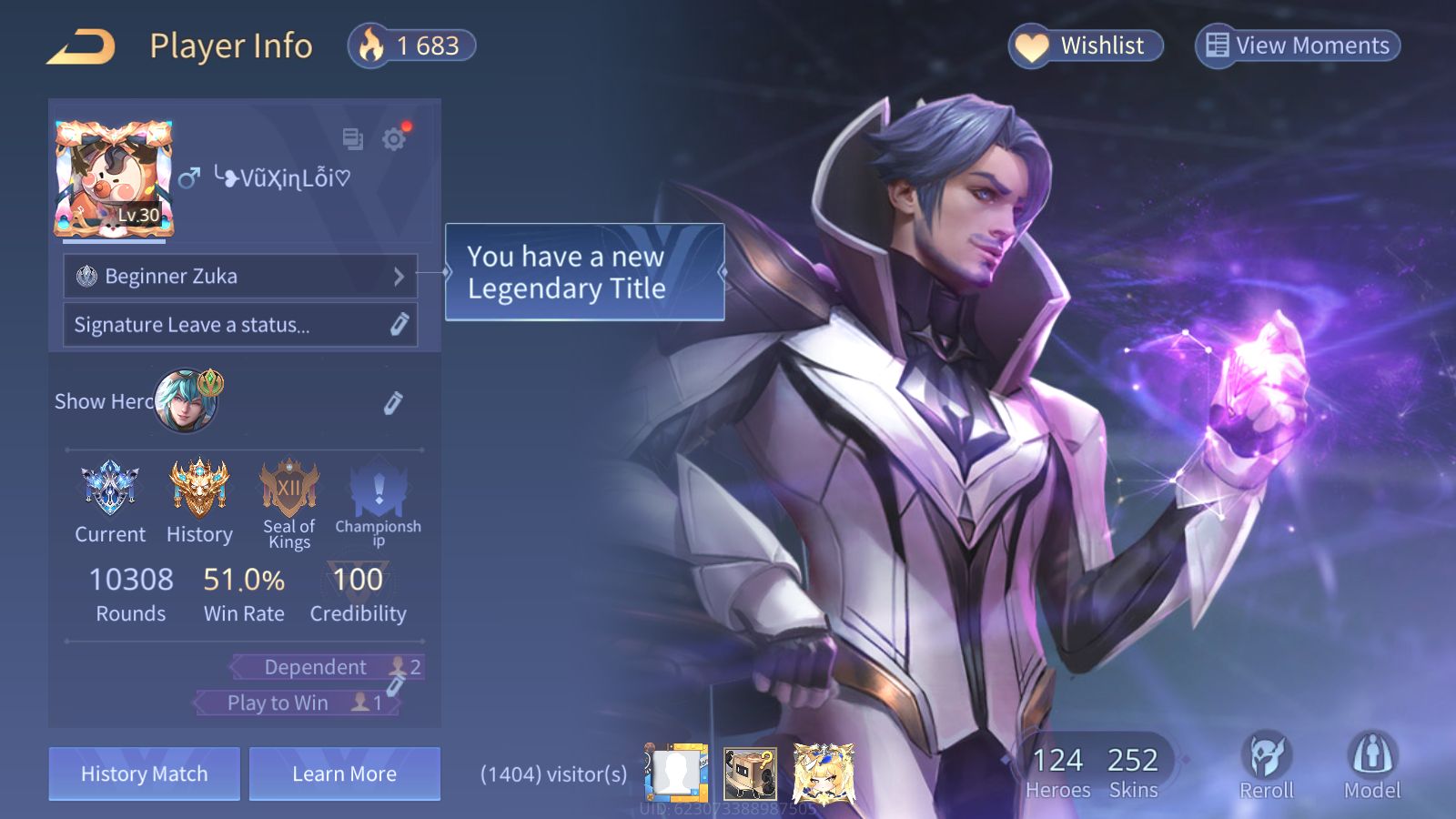
Task: Click the player avatar portrait
Action: tap(114, 179)
